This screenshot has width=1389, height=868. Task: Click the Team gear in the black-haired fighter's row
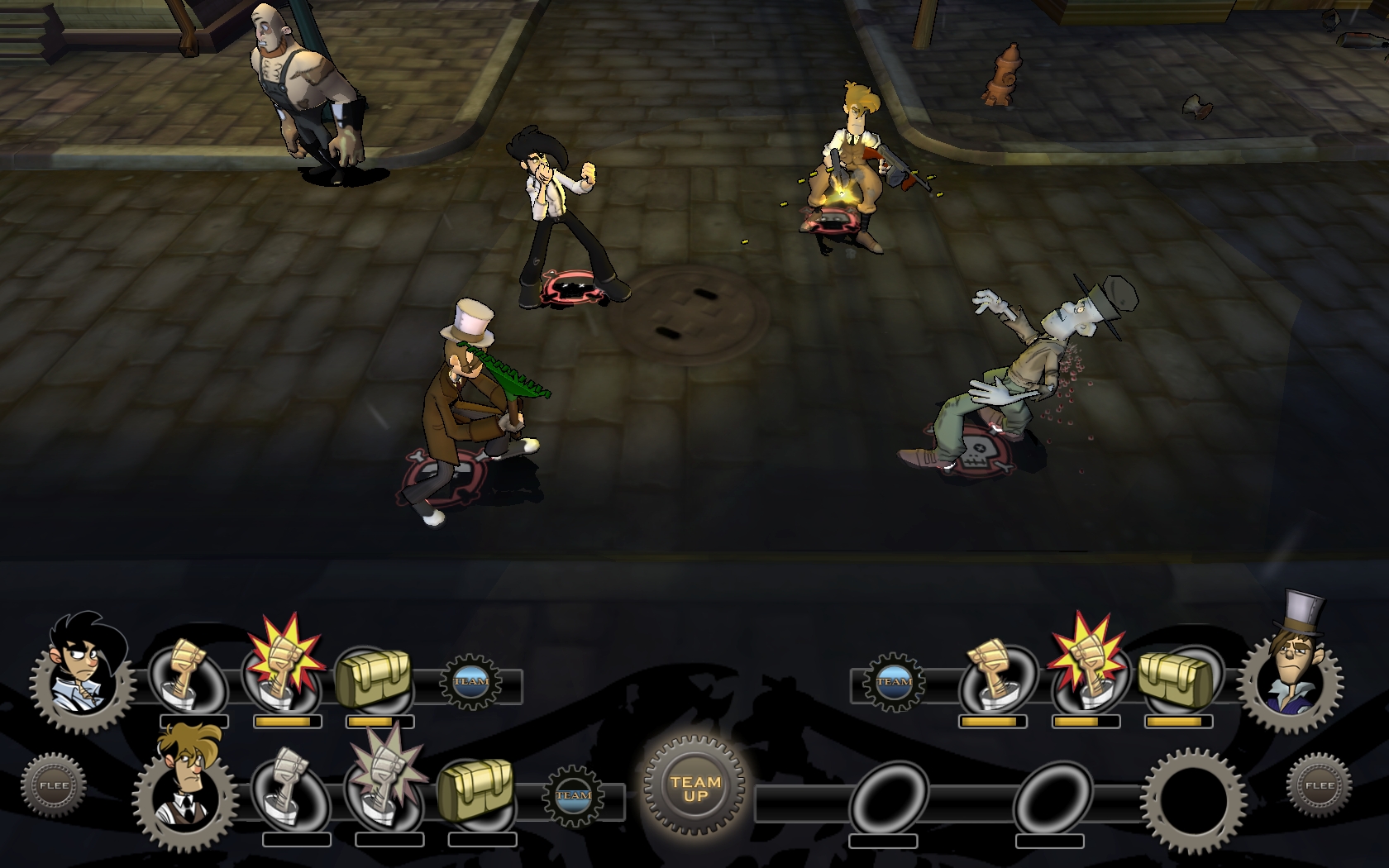click(470, 681)
